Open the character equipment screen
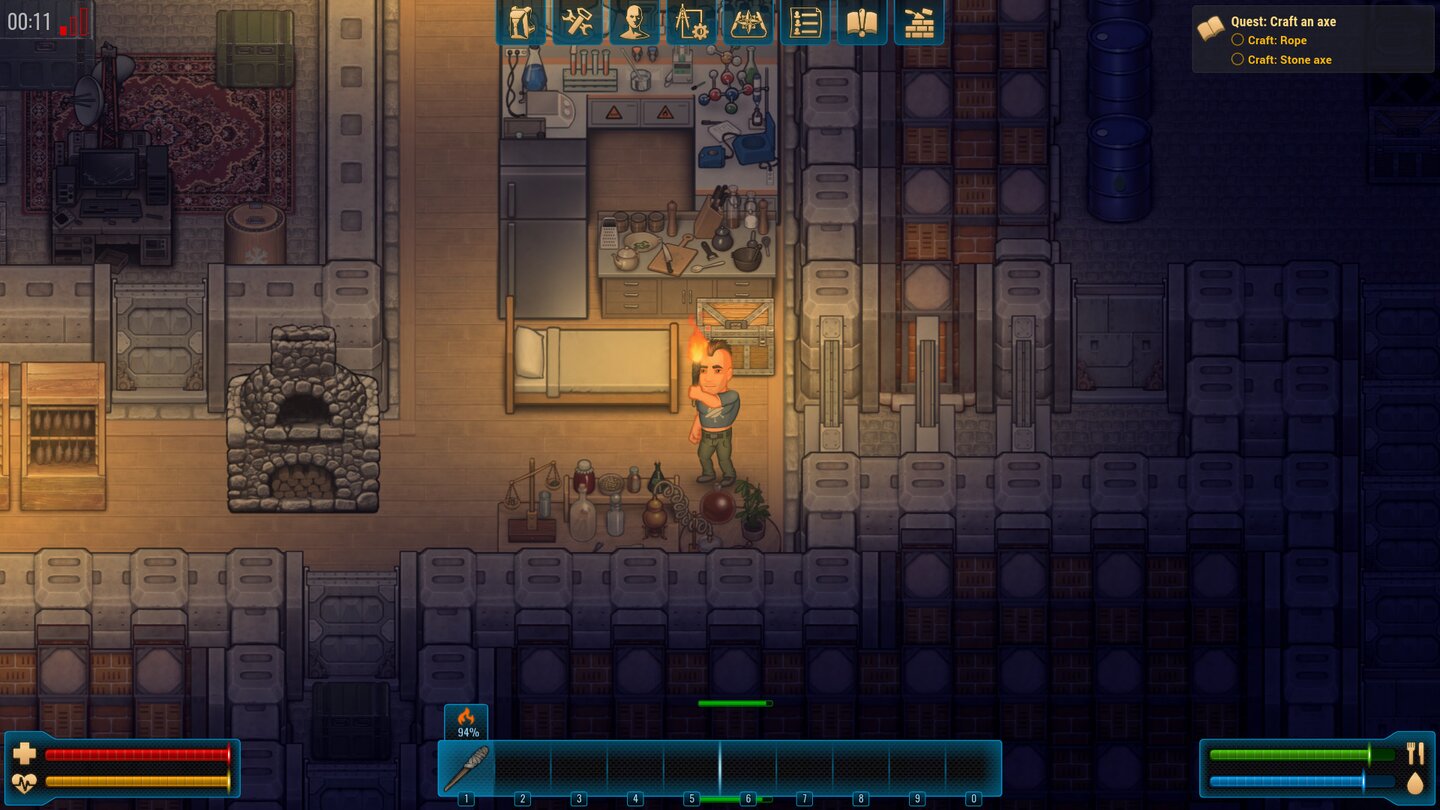Screen dimensions: 1440x810 (632, 22)
